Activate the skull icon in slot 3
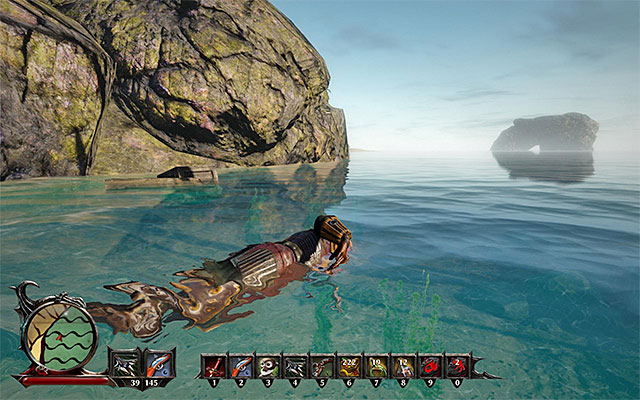The height and width of the screenshot is (400, 640). 268,365
